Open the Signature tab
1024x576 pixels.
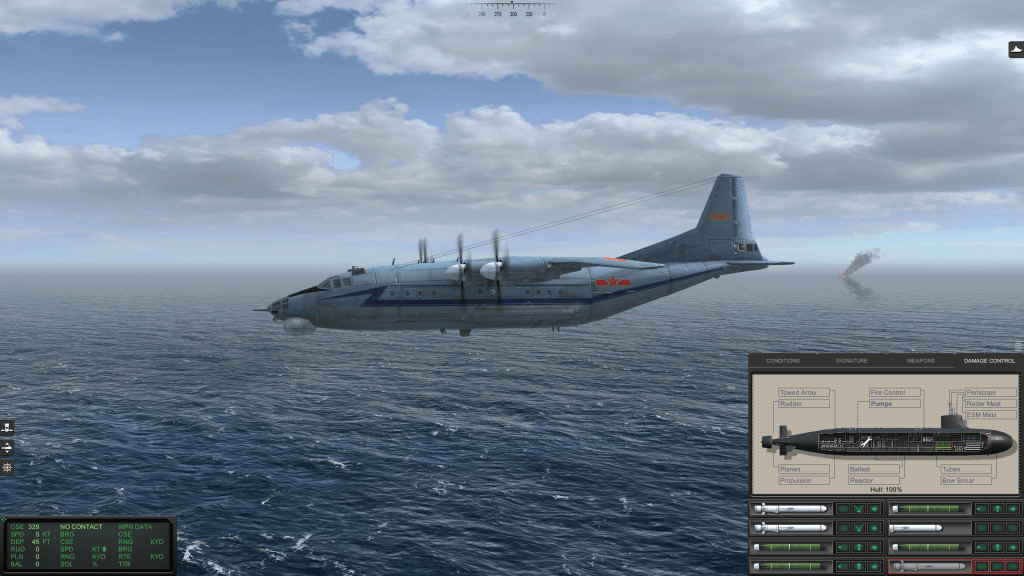852,360
